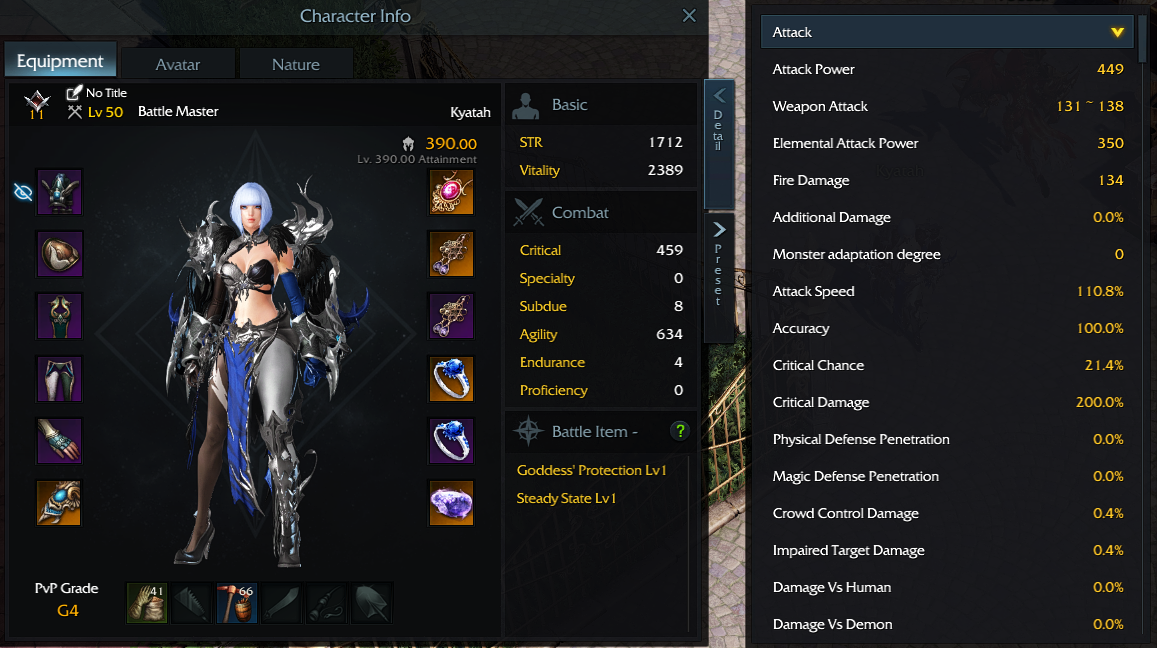Select the pink gem necklace slot

[451, 192]
